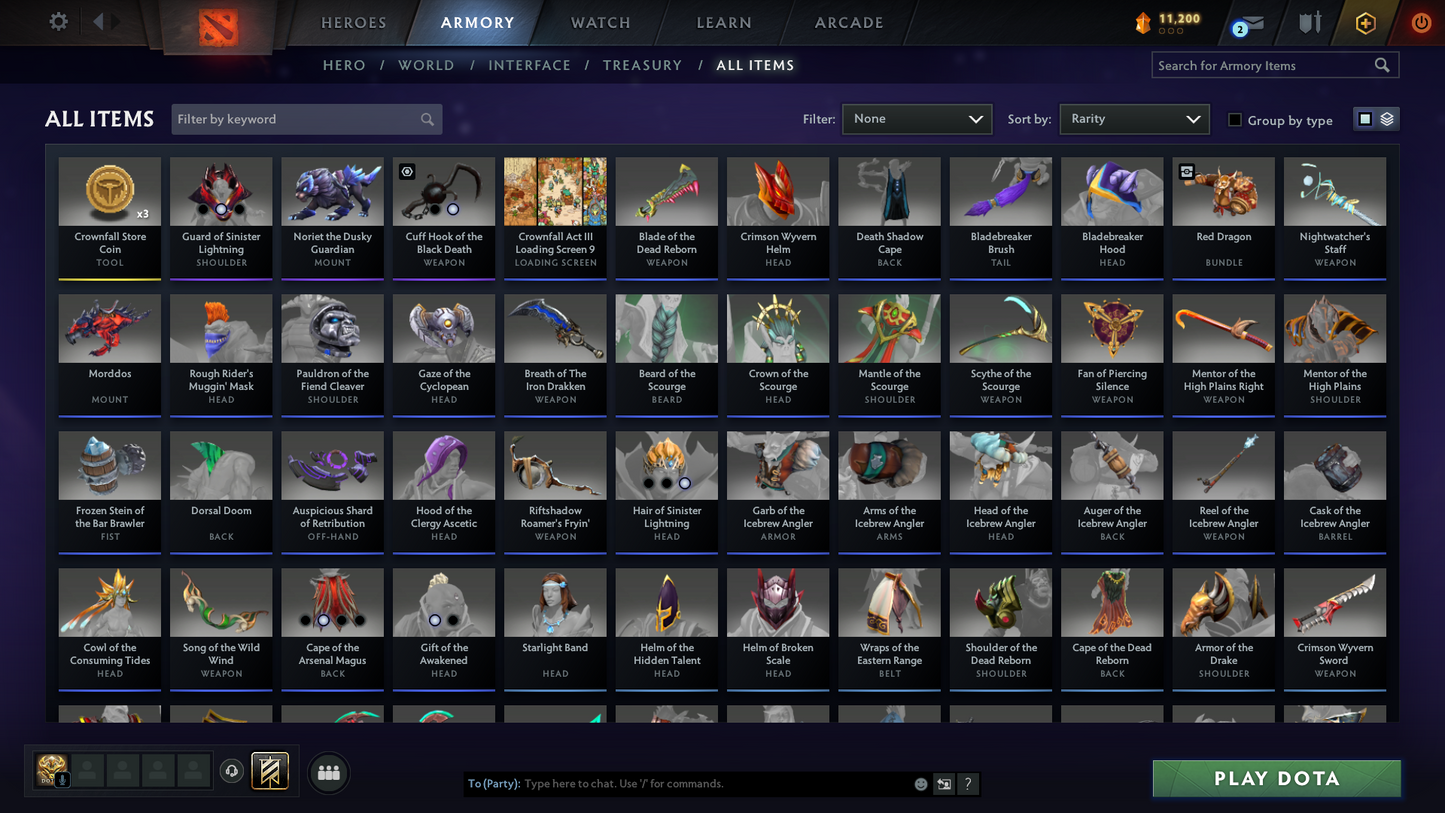1445x813 pixels.
Task: Click the help question mark near chat
Action: tap(968, 784)
